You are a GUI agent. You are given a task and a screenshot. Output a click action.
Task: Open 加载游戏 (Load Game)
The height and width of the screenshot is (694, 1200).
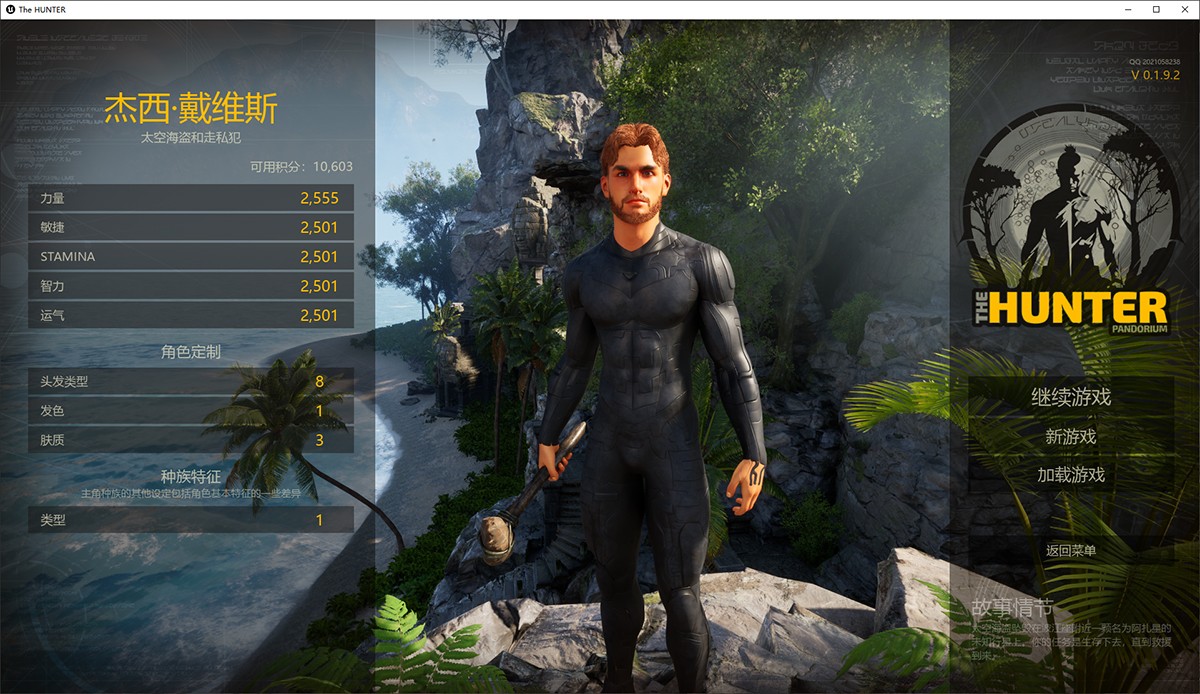click(x=1071, y=475)
